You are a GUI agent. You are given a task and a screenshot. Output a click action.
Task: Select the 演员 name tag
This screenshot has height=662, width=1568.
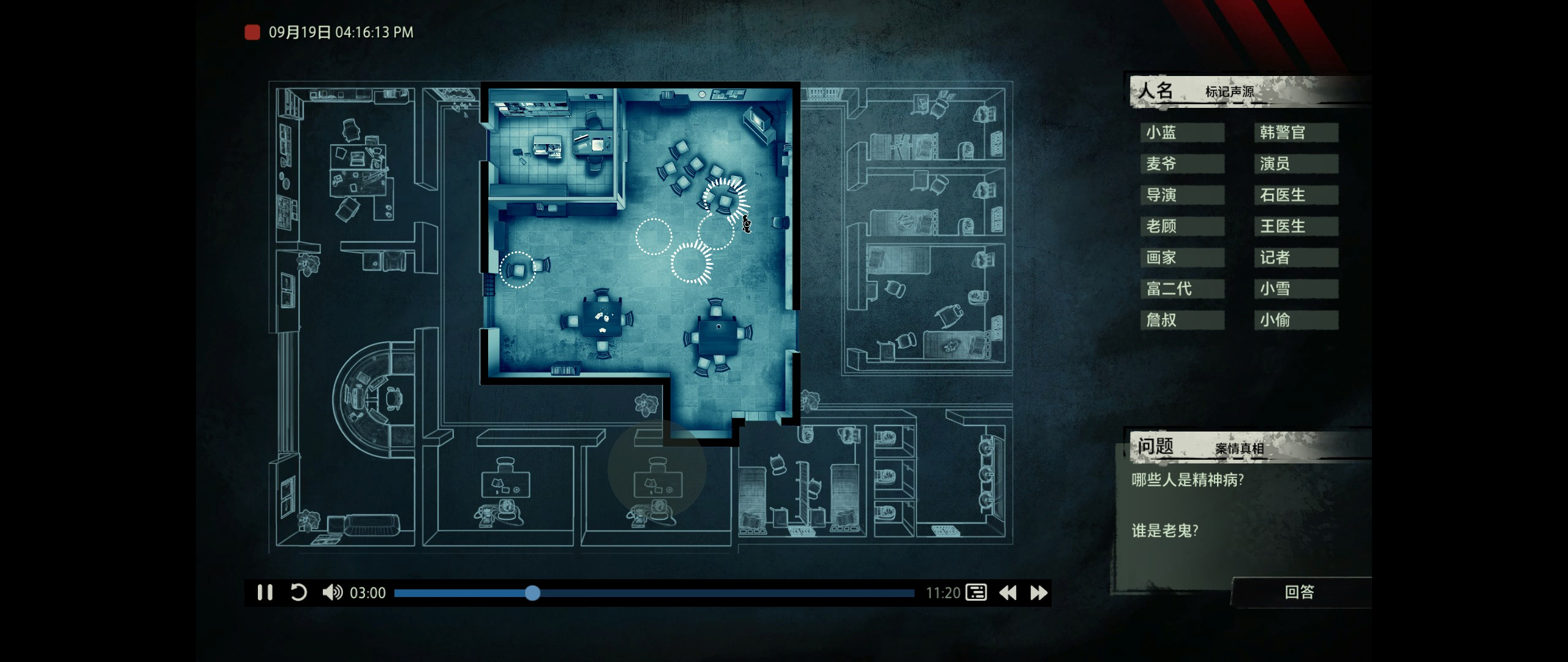1295,164
